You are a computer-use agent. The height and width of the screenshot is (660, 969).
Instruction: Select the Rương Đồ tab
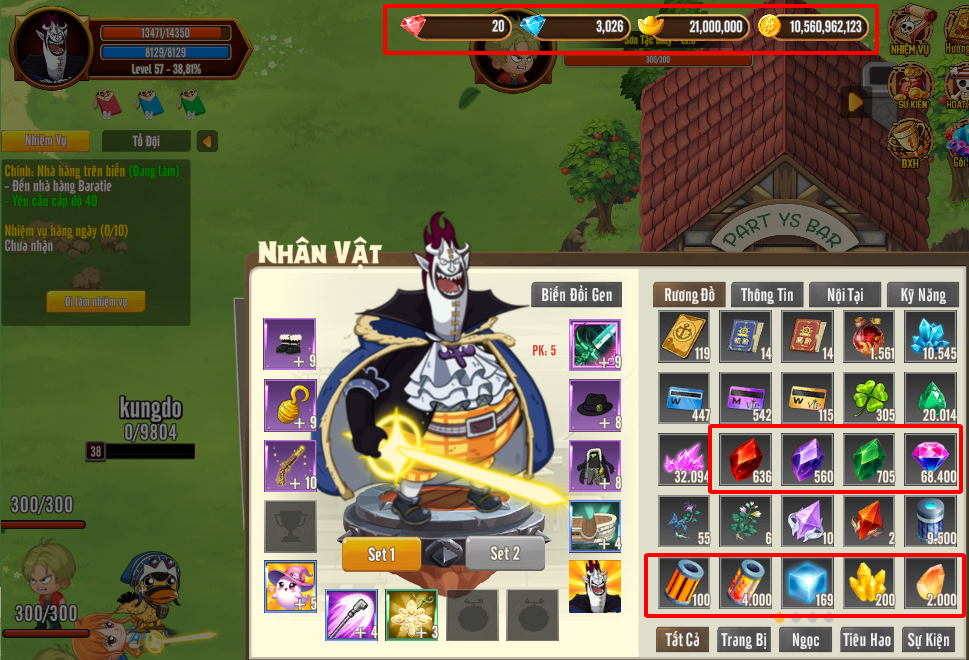coord(689,295)
